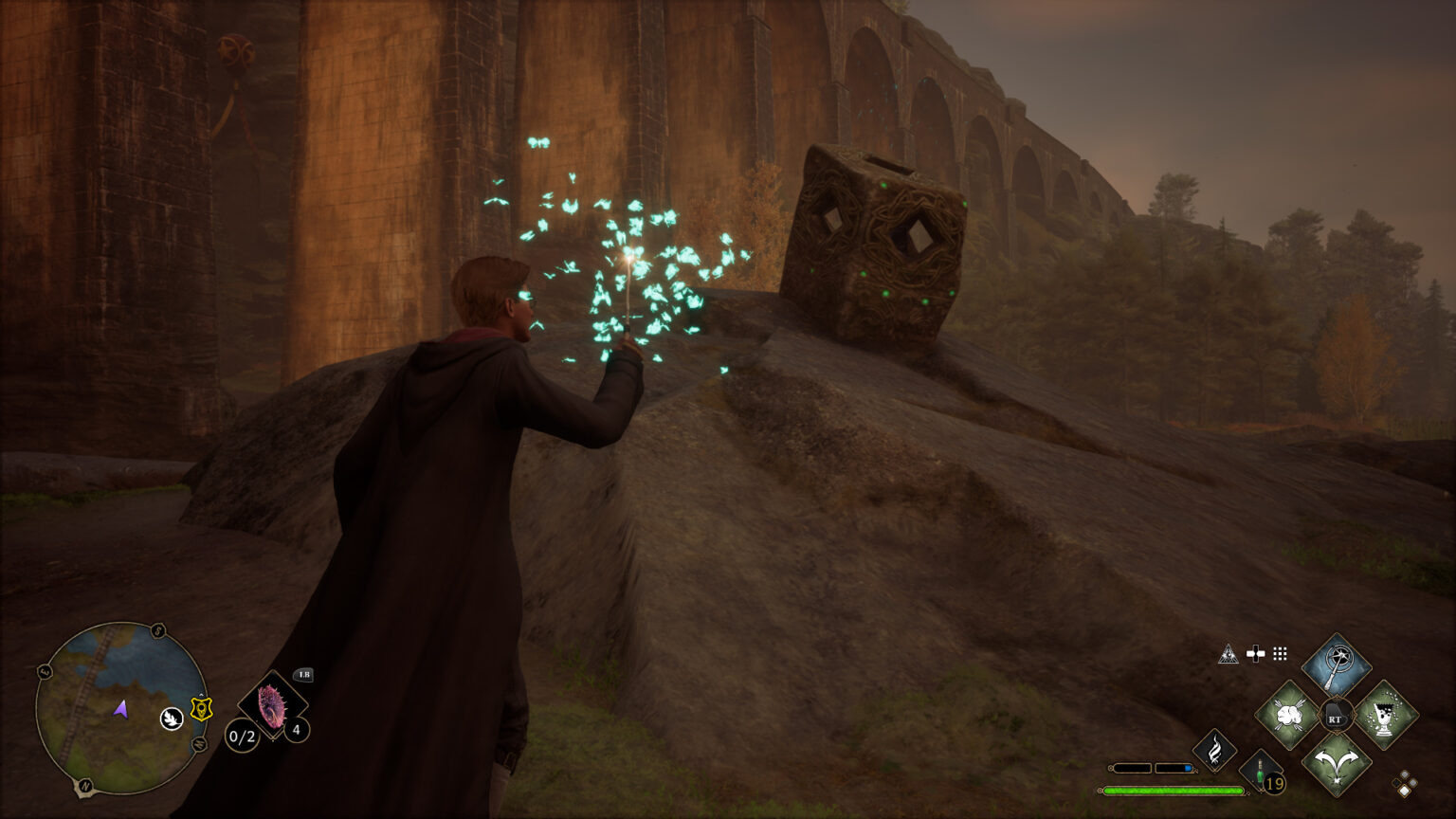Click the yellow quest marker on minimap
Image resolution: width=1456 pixels, height=819 pixels.
tap(201, 708)
